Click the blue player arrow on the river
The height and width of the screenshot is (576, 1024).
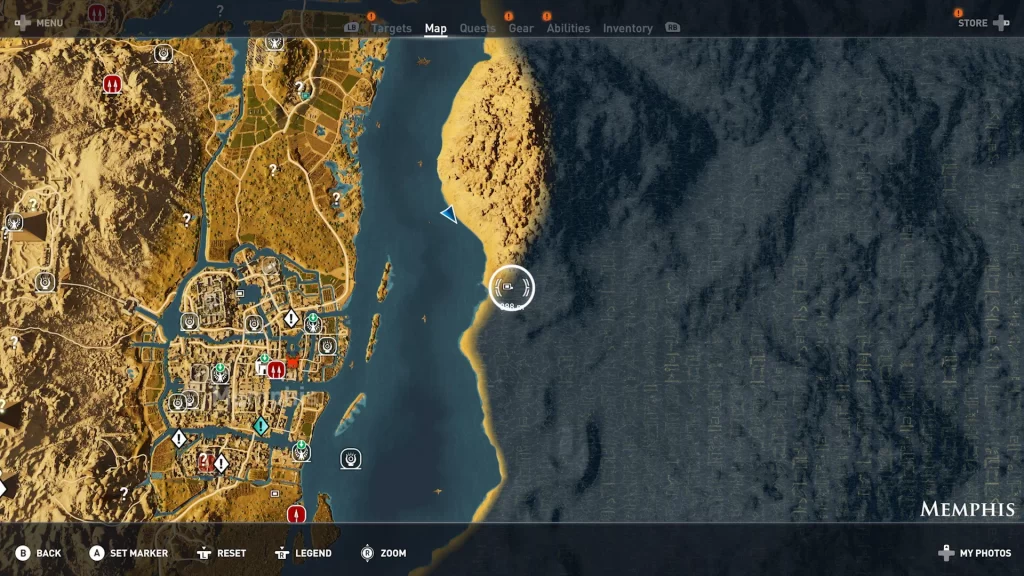point(449,213)
